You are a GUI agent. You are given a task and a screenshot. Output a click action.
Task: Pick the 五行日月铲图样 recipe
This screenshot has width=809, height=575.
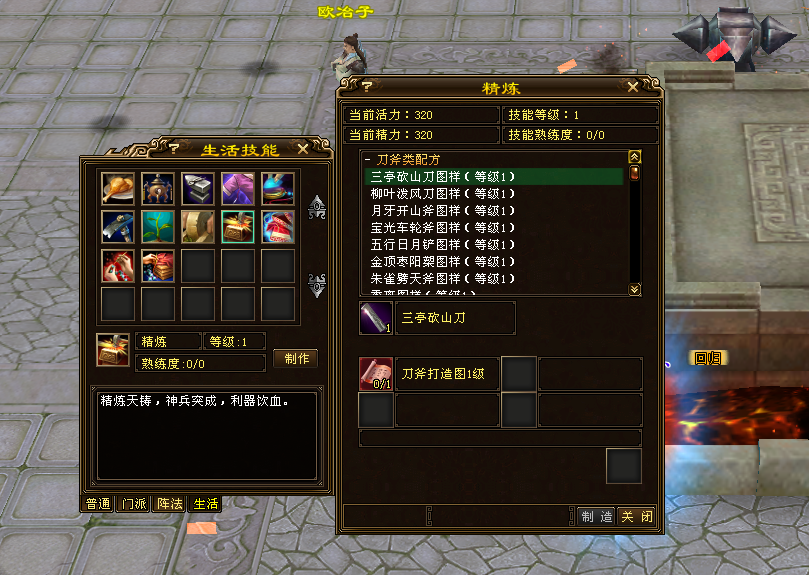tap(441, 244)
